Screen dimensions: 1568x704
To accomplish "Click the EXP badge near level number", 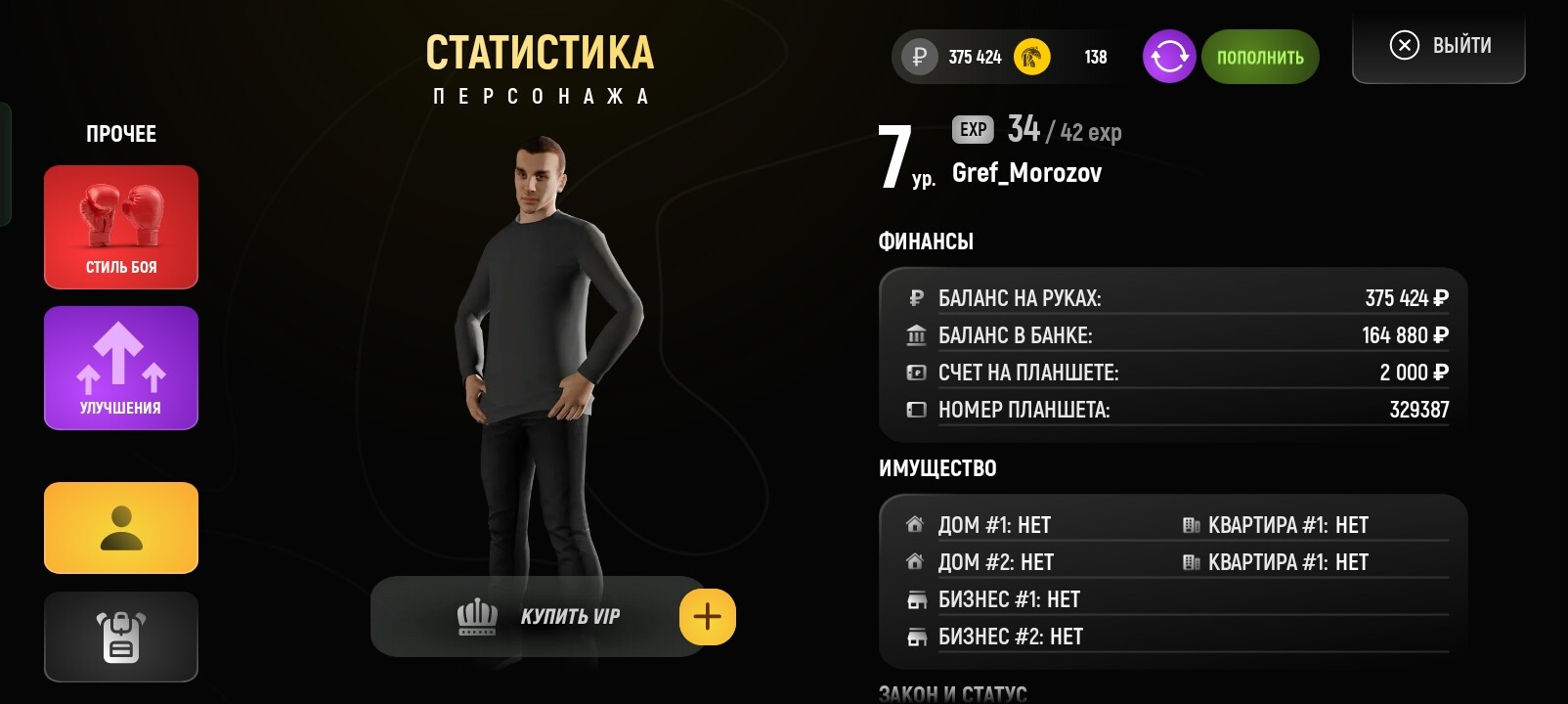I will 972,130.
